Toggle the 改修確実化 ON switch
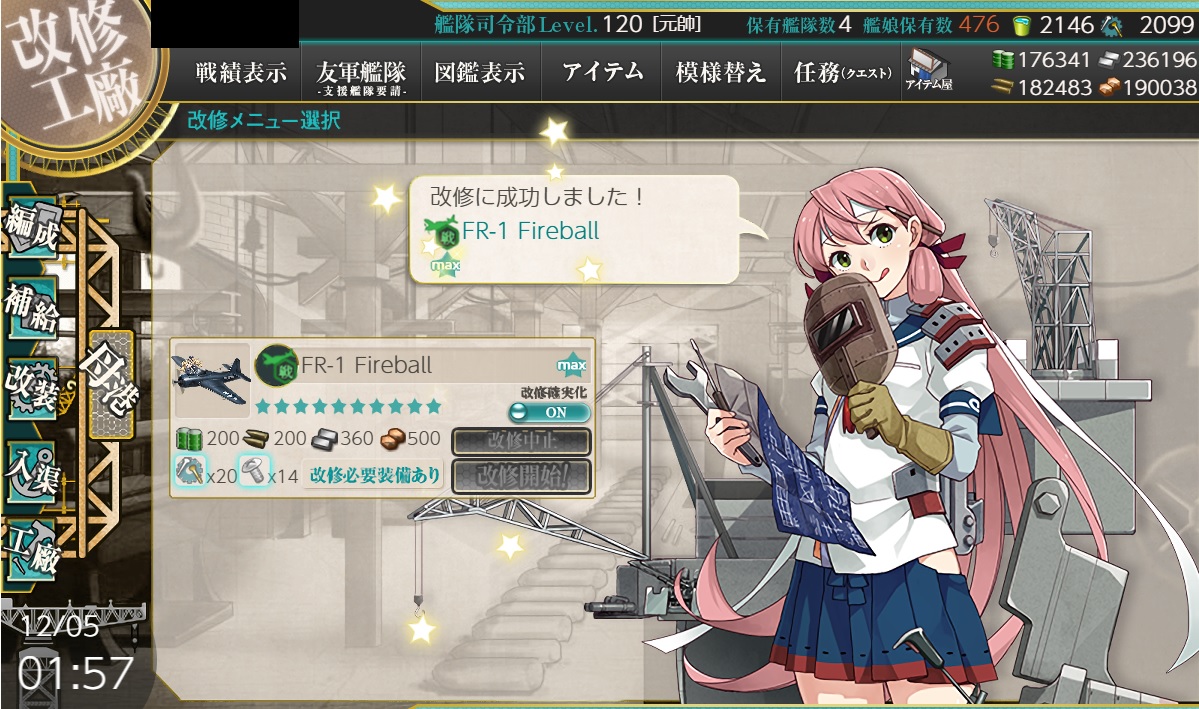 pos(549,412)
